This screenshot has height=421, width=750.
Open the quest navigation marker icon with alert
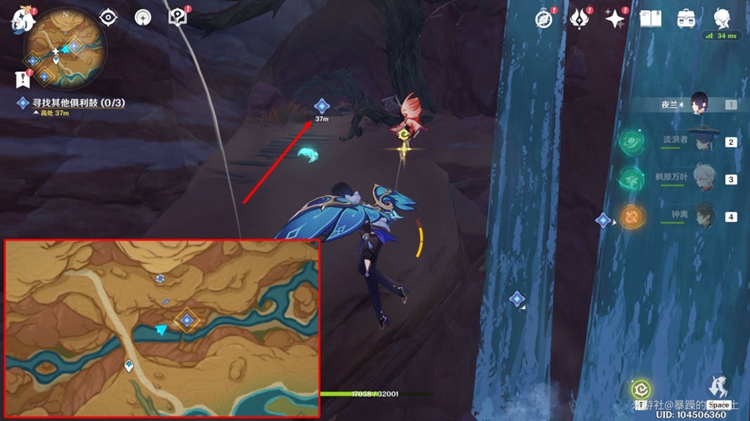click(x=178, y=17)
